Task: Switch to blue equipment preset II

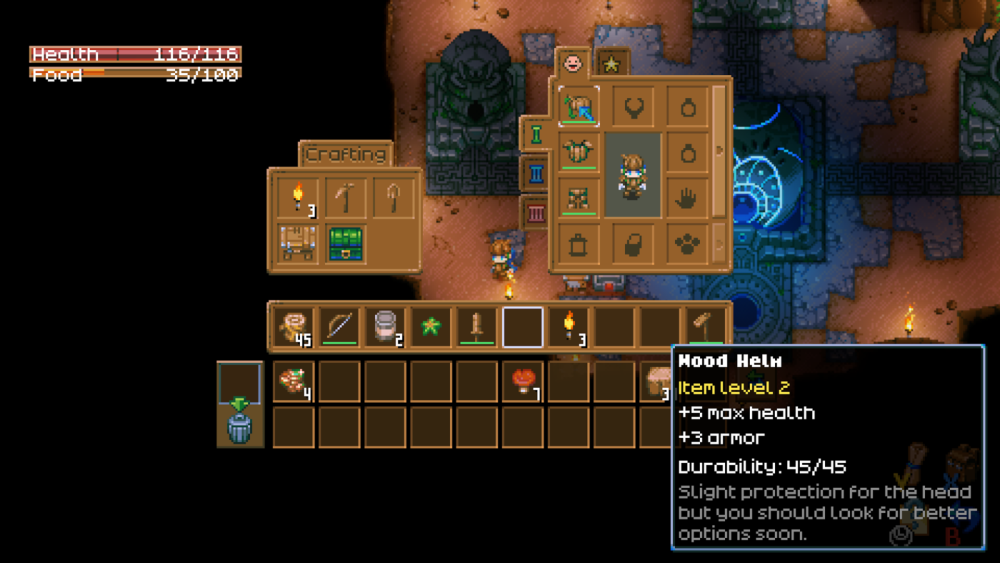Action: coord(536,174)
